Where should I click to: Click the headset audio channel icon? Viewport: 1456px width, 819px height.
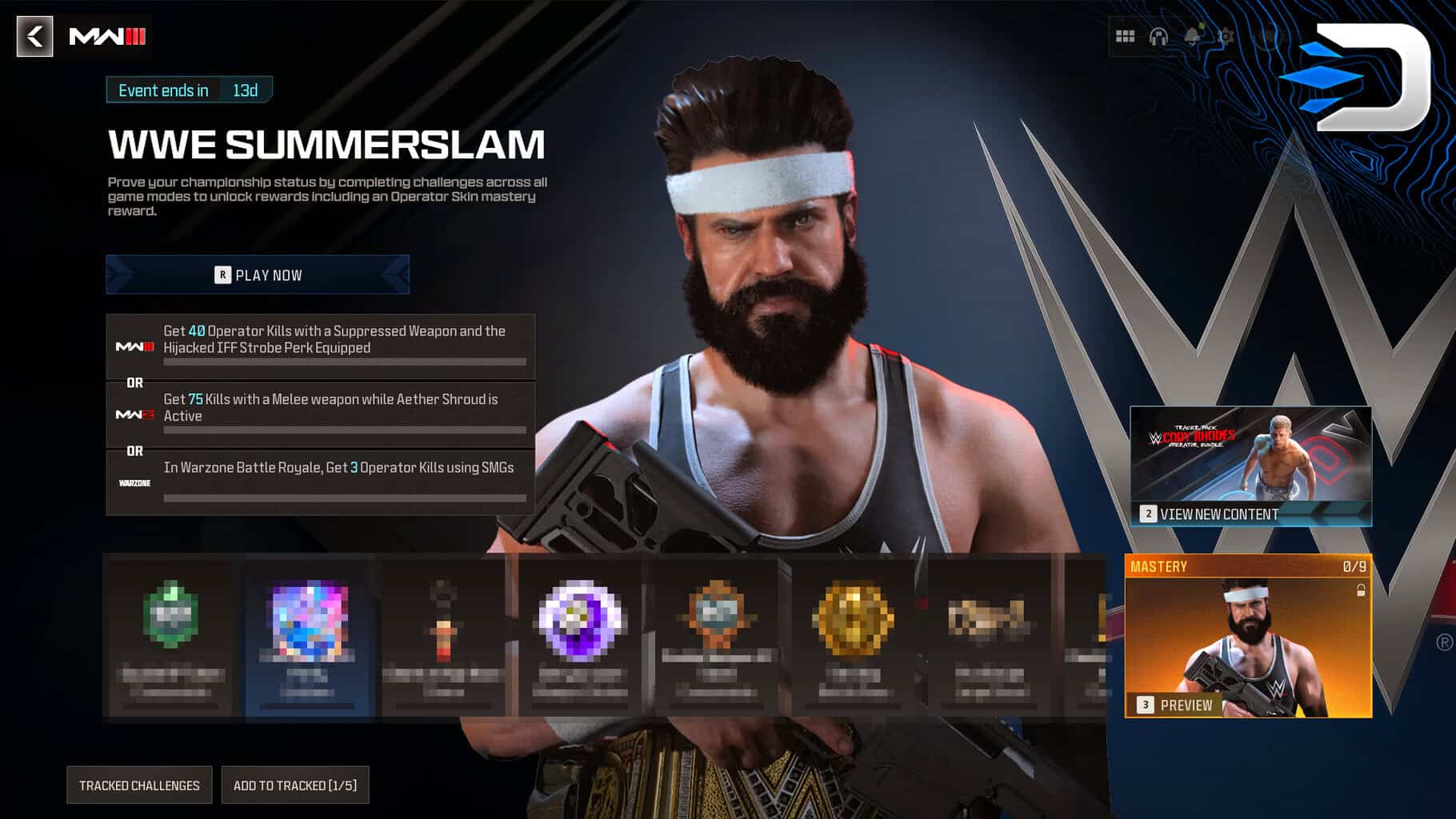1158,35
